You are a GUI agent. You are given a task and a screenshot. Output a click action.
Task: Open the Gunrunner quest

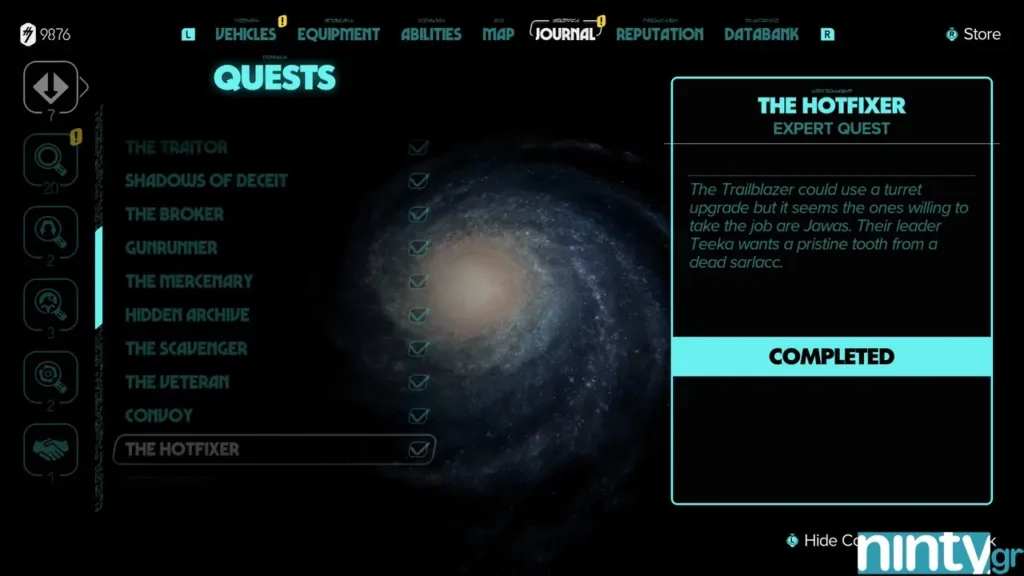[171, 248]
